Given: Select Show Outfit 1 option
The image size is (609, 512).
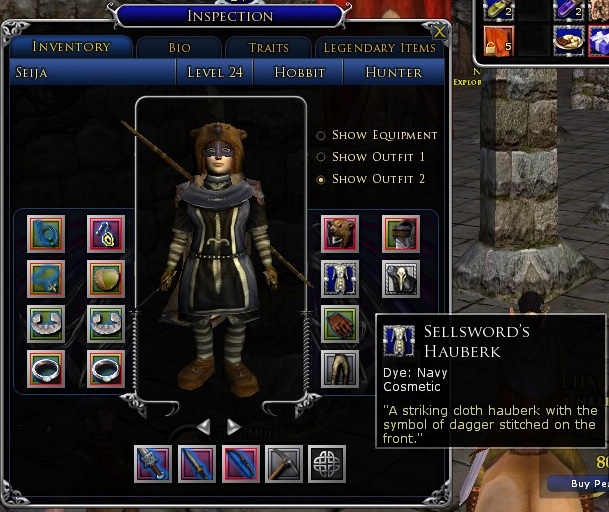Looking at the screenshot, I should [321, 157].
